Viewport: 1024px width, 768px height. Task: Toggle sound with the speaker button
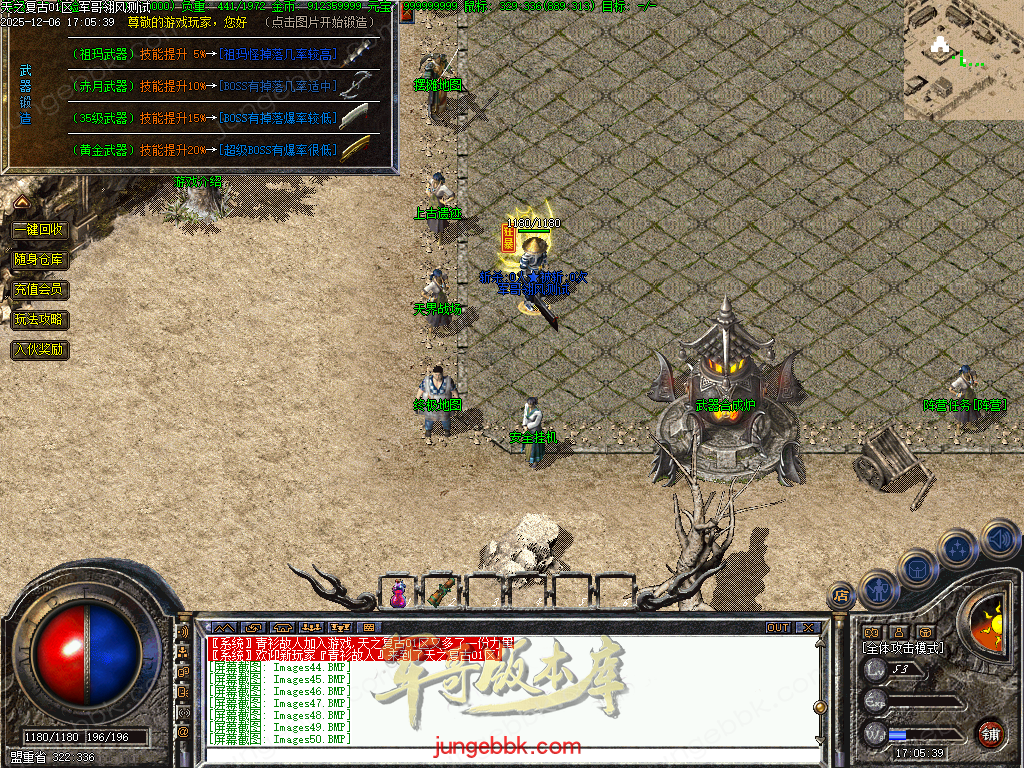pos(998,541)
